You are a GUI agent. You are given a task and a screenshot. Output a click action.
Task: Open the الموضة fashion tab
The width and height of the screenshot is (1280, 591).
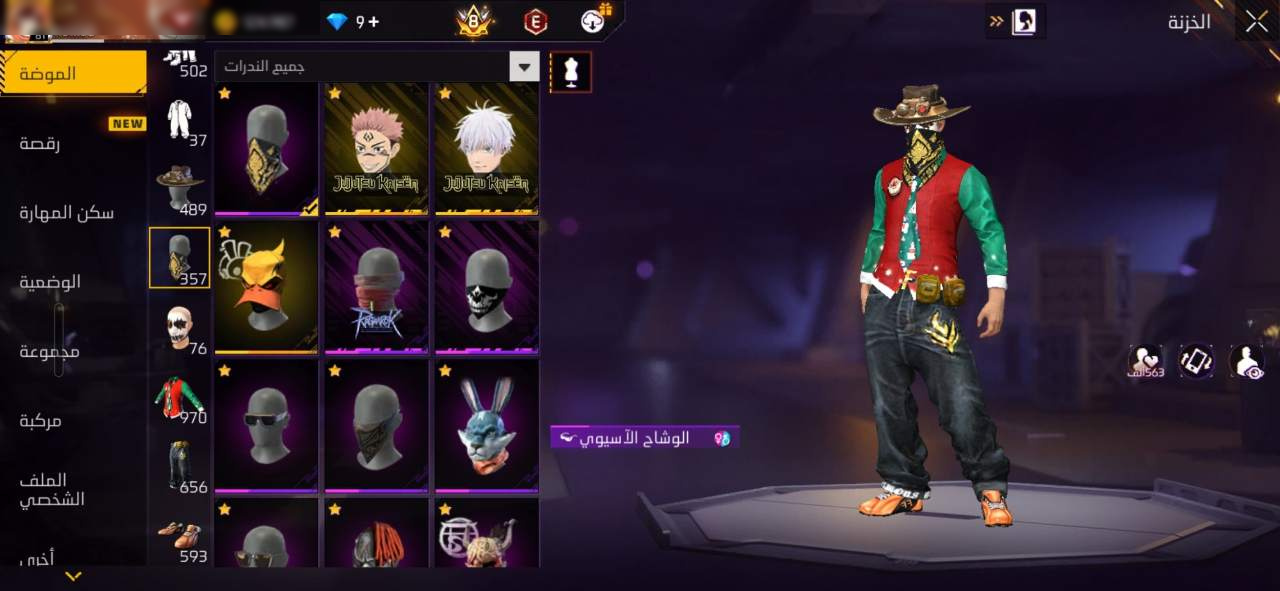(73, 73)
